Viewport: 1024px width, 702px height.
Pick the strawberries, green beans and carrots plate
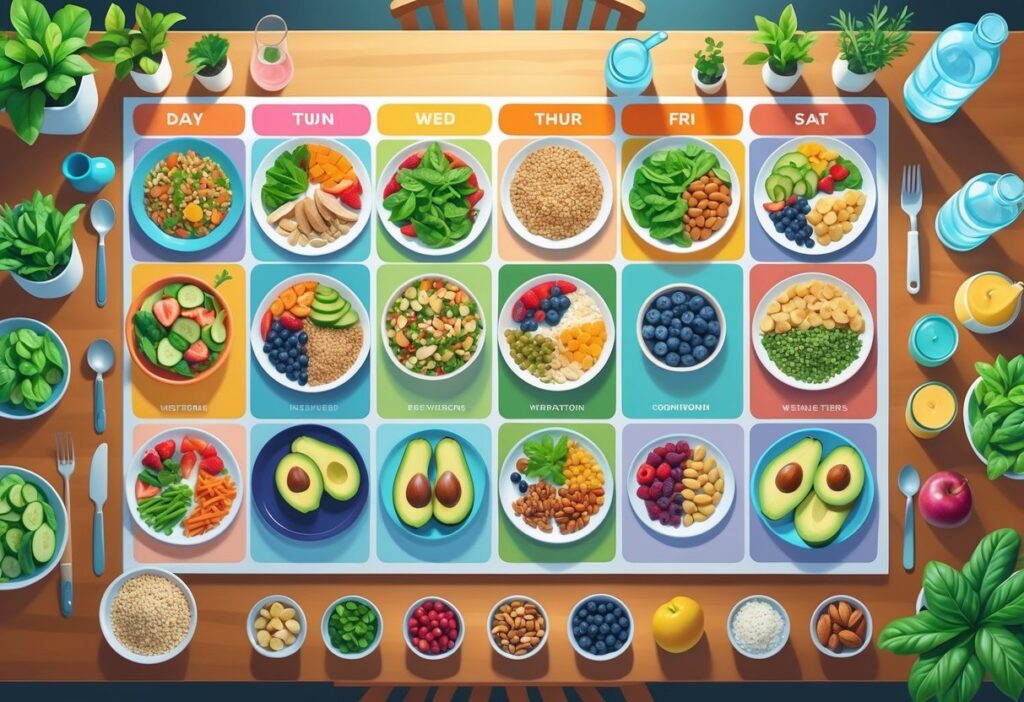(185, 485)
